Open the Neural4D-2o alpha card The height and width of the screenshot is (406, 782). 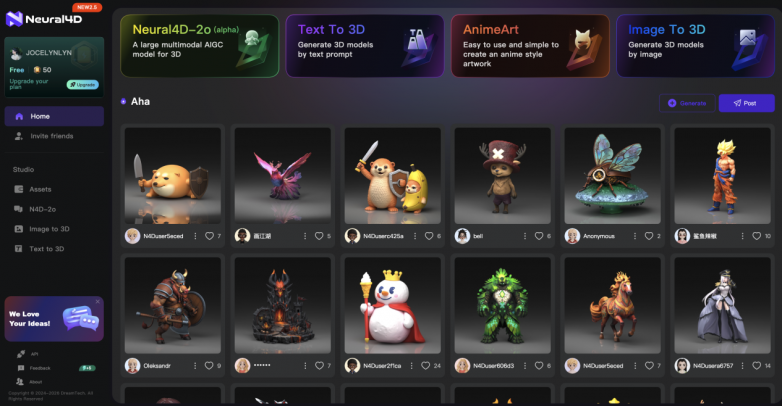coord(198,46)
